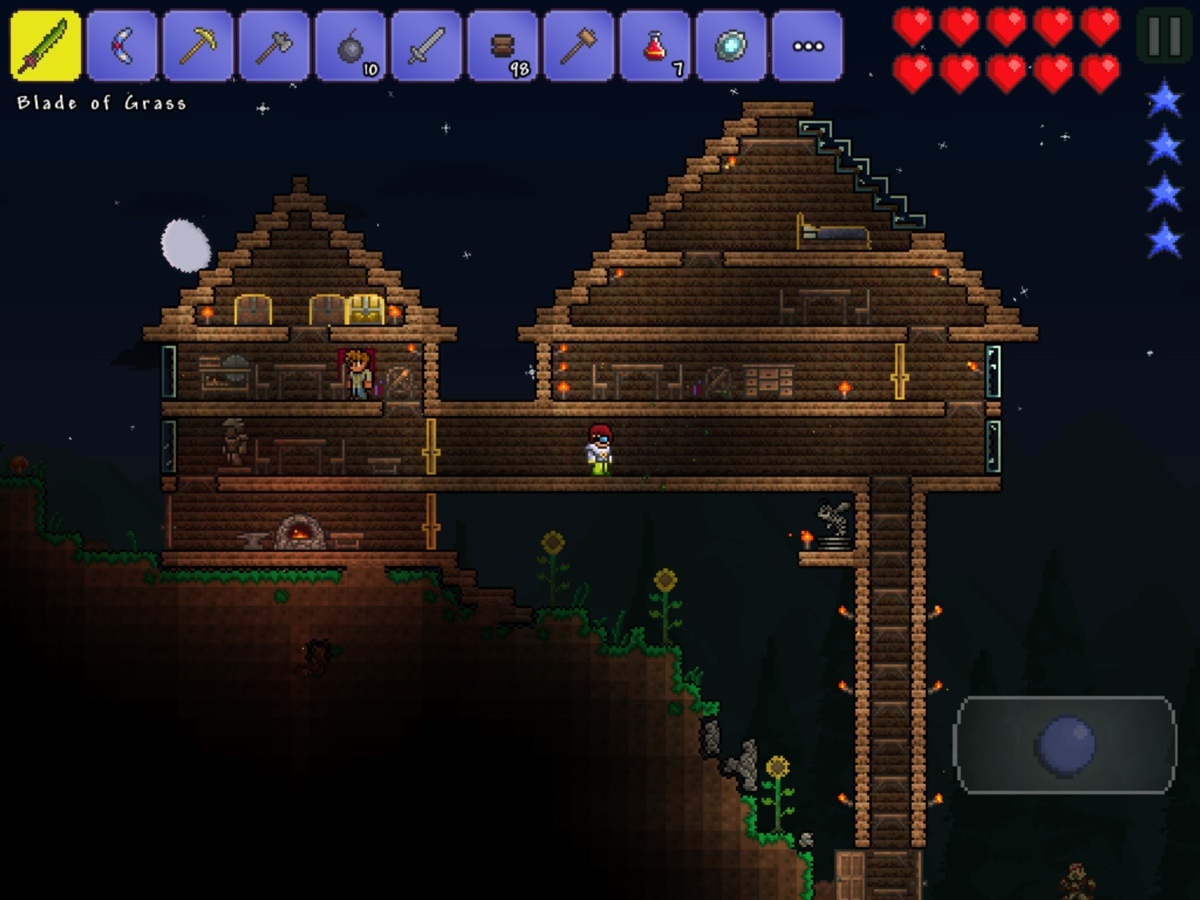This screenshot has width=1200, height=900.
Task: Pick the wooden hammer slot
Action: (x=578, y=46)
